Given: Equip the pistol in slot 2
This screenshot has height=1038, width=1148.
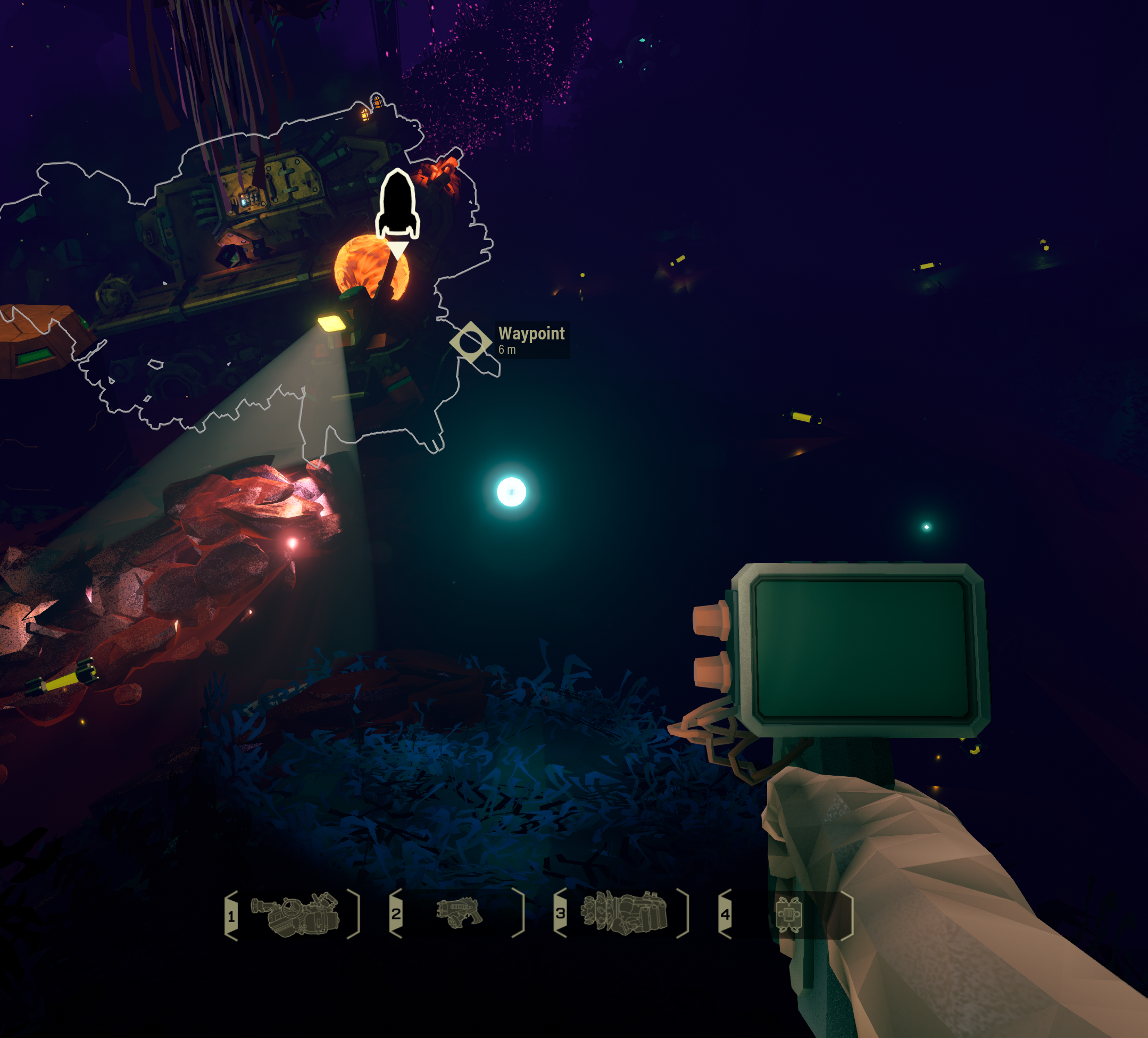Looking at the screenshot, I should coord(459,913).
